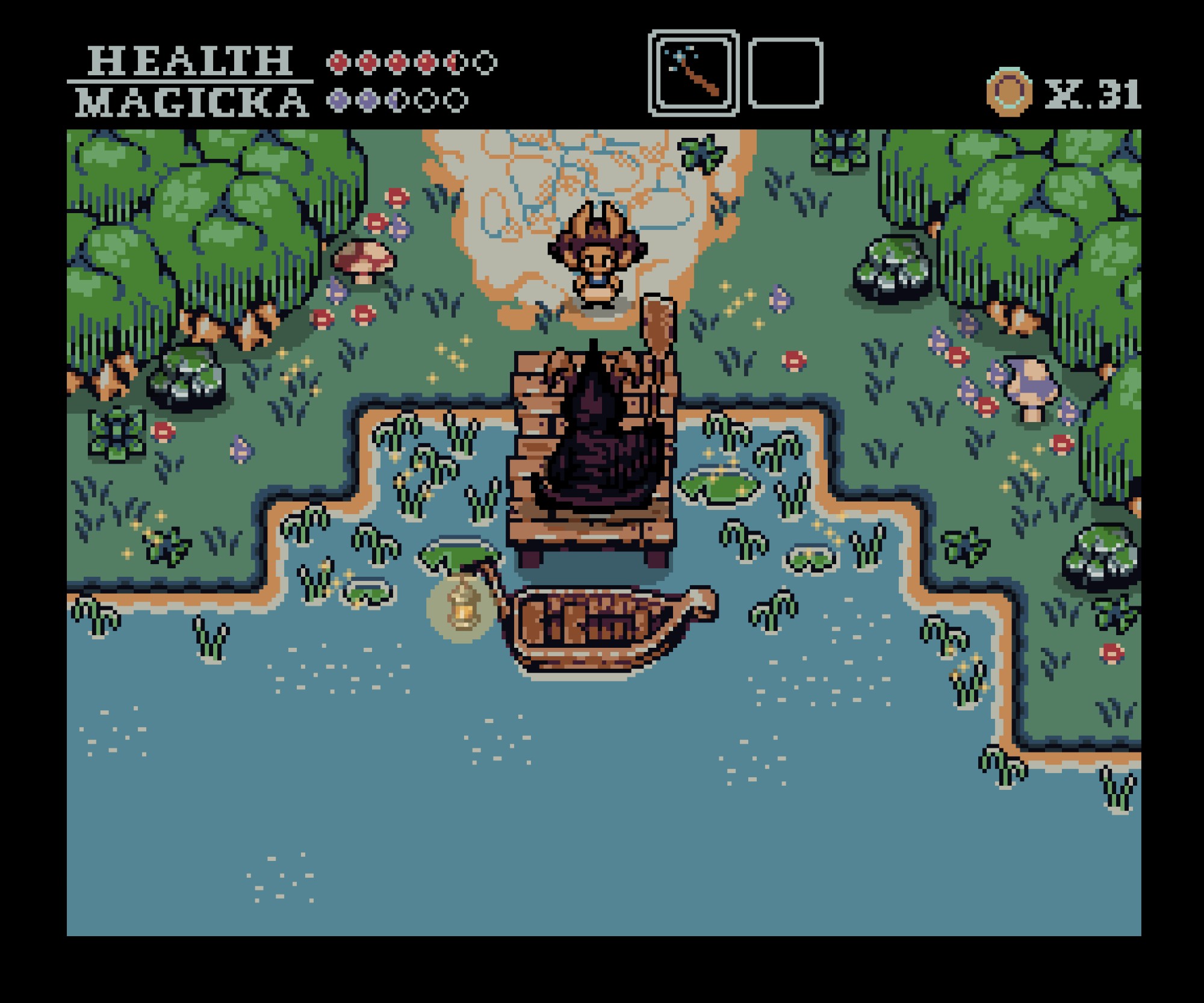This screenshot has height=1003, width=1204.
Task: Select the equipped magic wand slot
Action: click(694, 73)
